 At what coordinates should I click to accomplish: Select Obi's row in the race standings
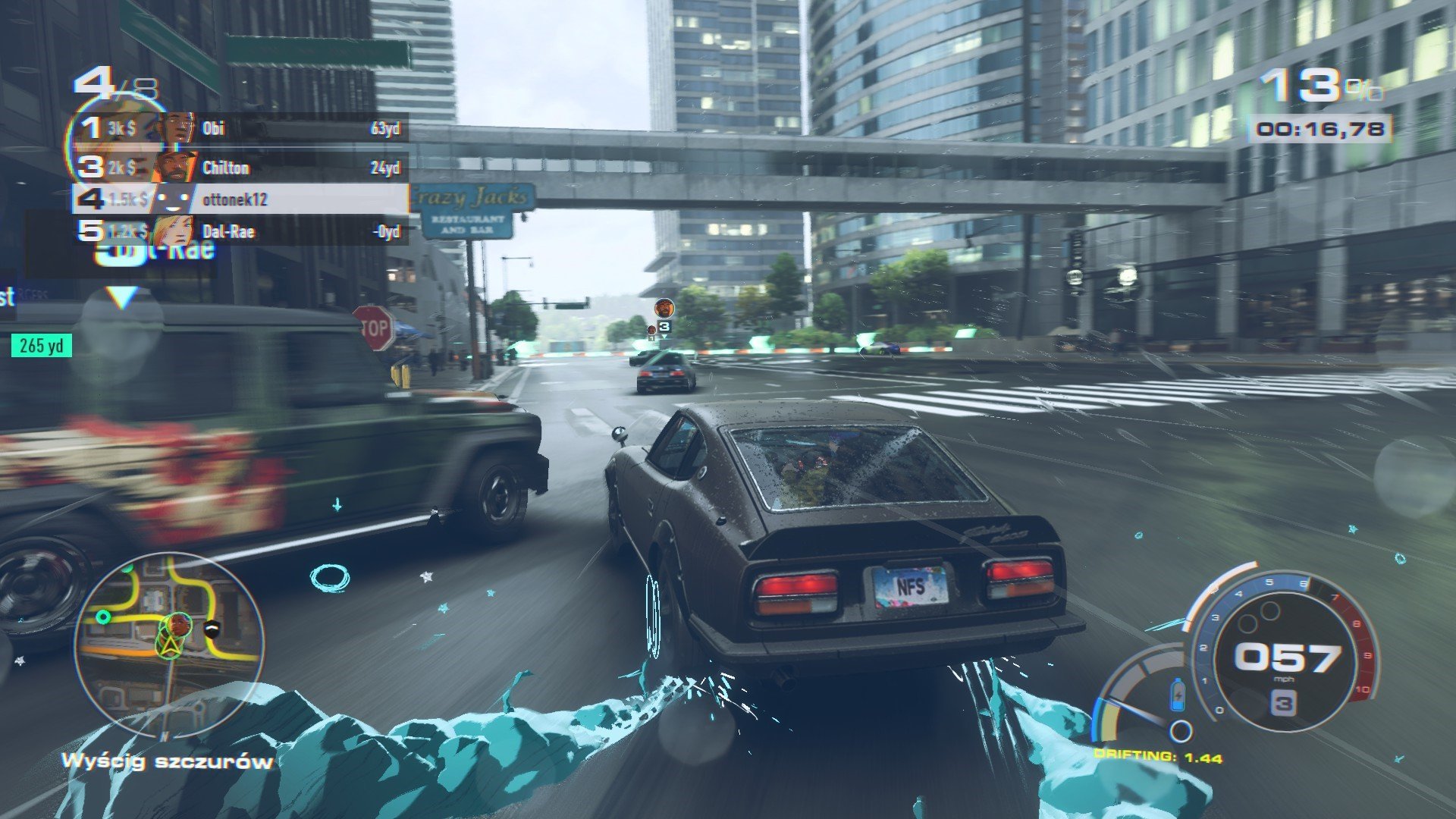[x=241, y=128]
